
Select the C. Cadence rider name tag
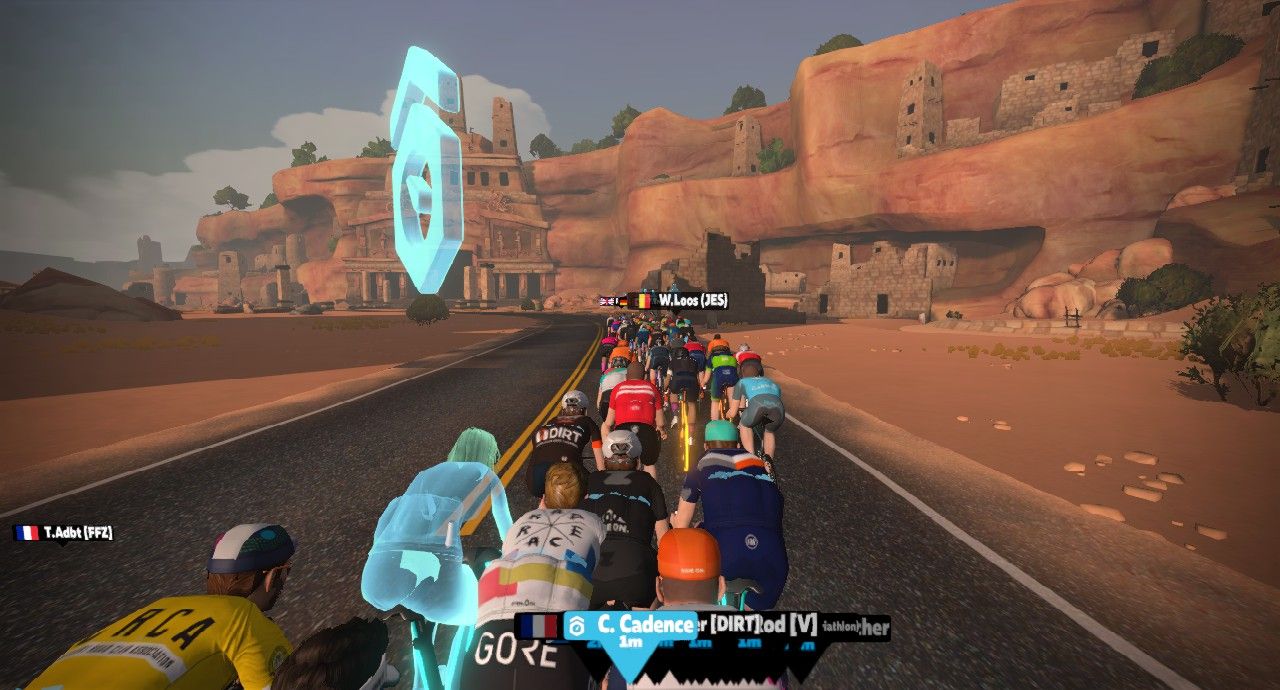[x=631, y=626]
